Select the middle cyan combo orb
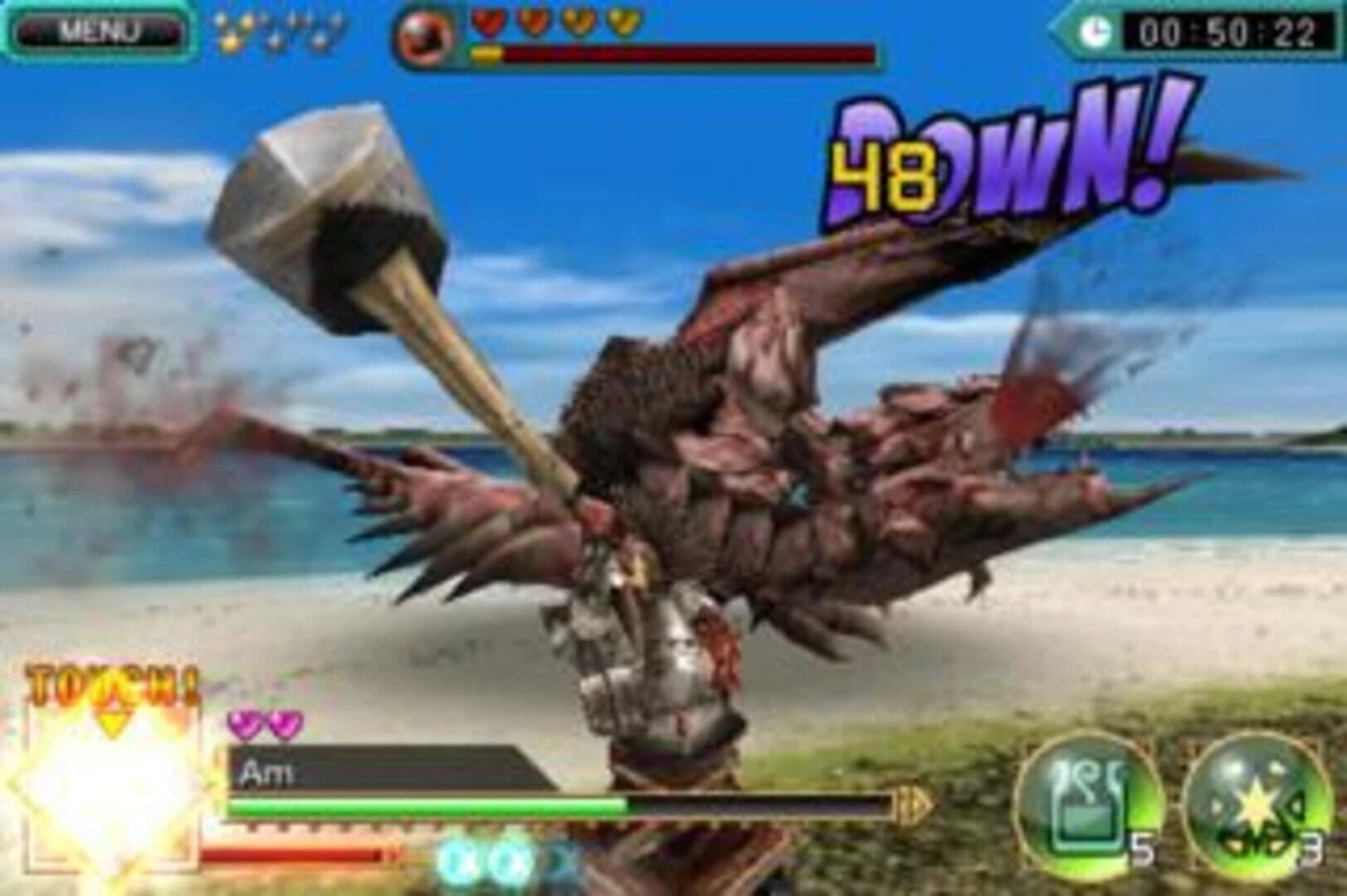The height and width of the screenshot is (896, 1347). (x=507, y=860)
